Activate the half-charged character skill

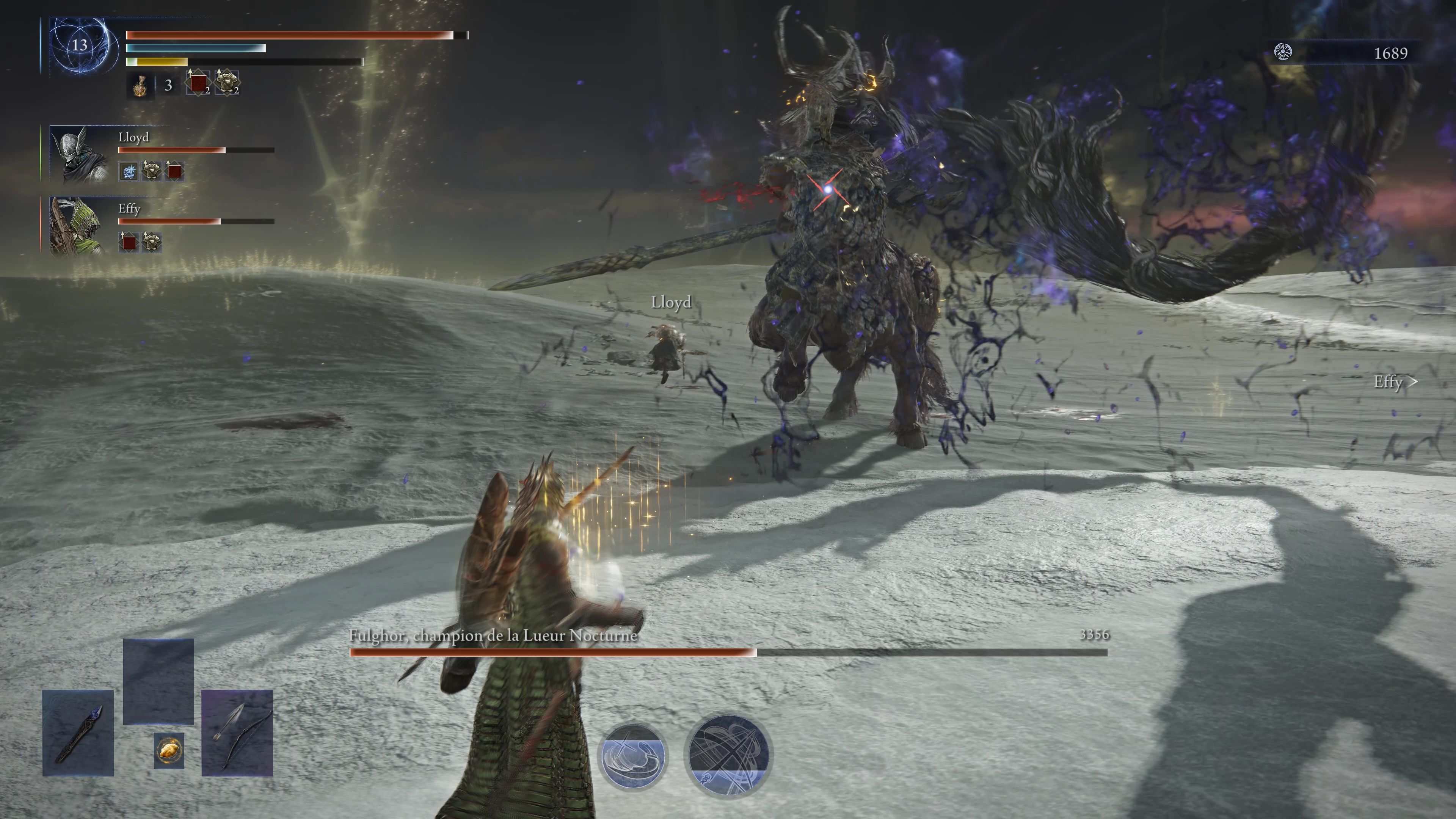(632, 756)
